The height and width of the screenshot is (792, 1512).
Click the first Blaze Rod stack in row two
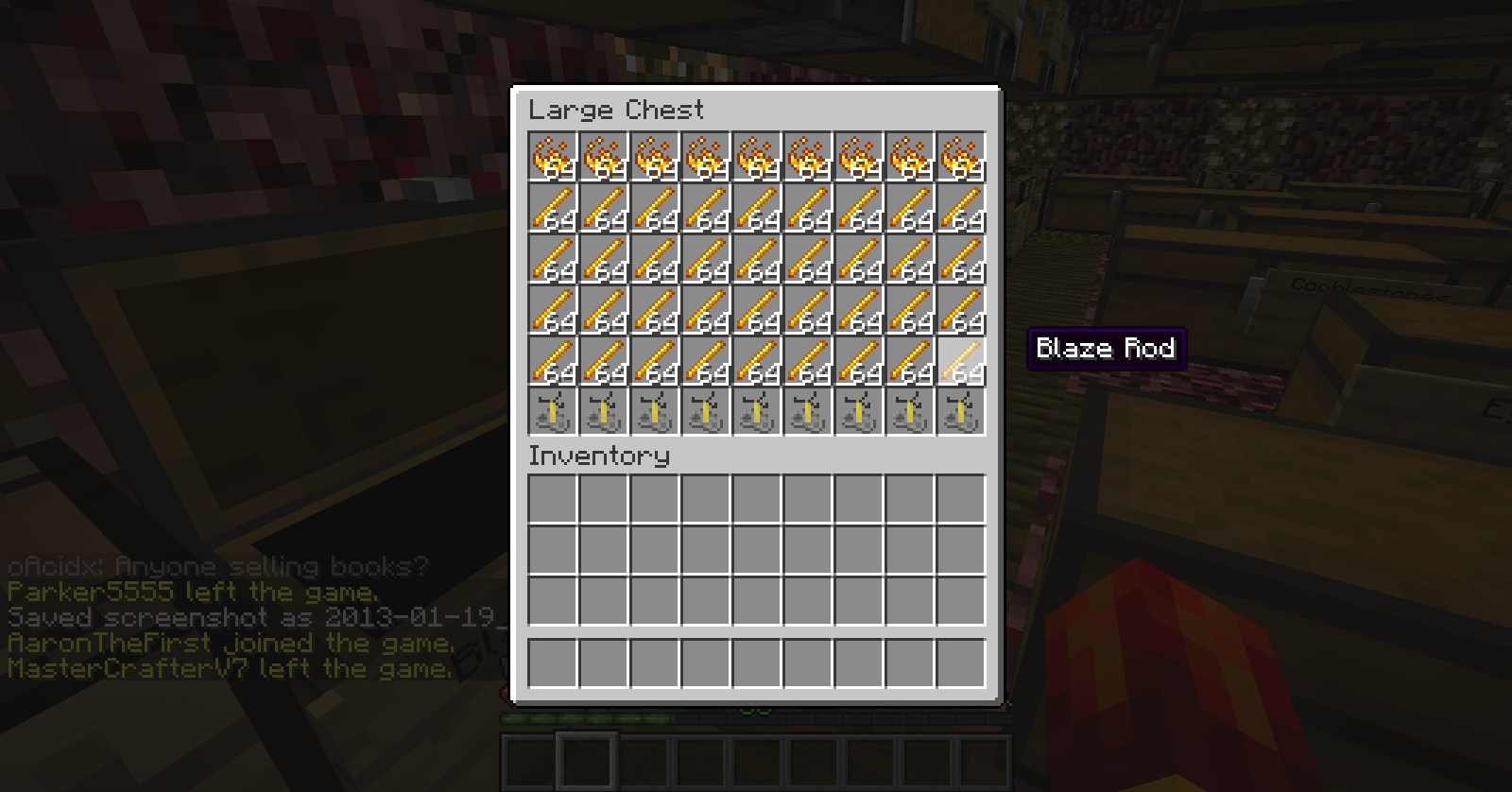click(553, 210)
